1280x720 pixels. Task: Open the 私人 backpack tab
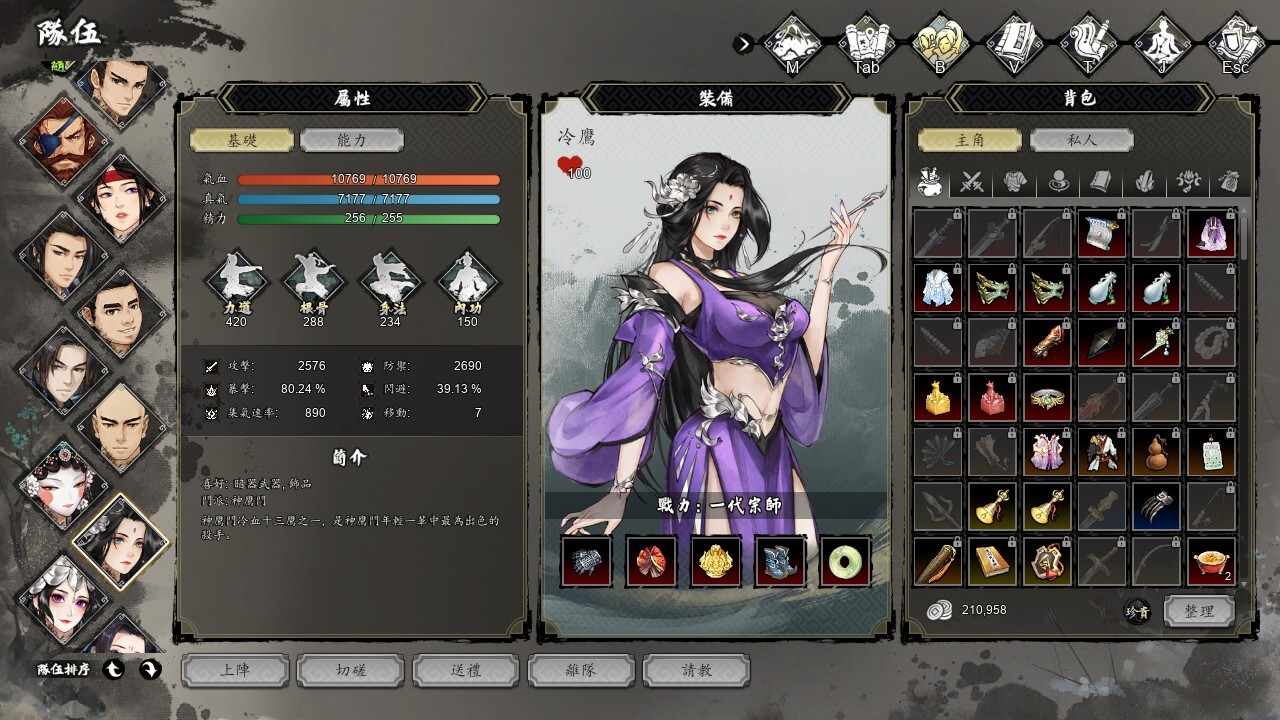[x=1080, y=140]
